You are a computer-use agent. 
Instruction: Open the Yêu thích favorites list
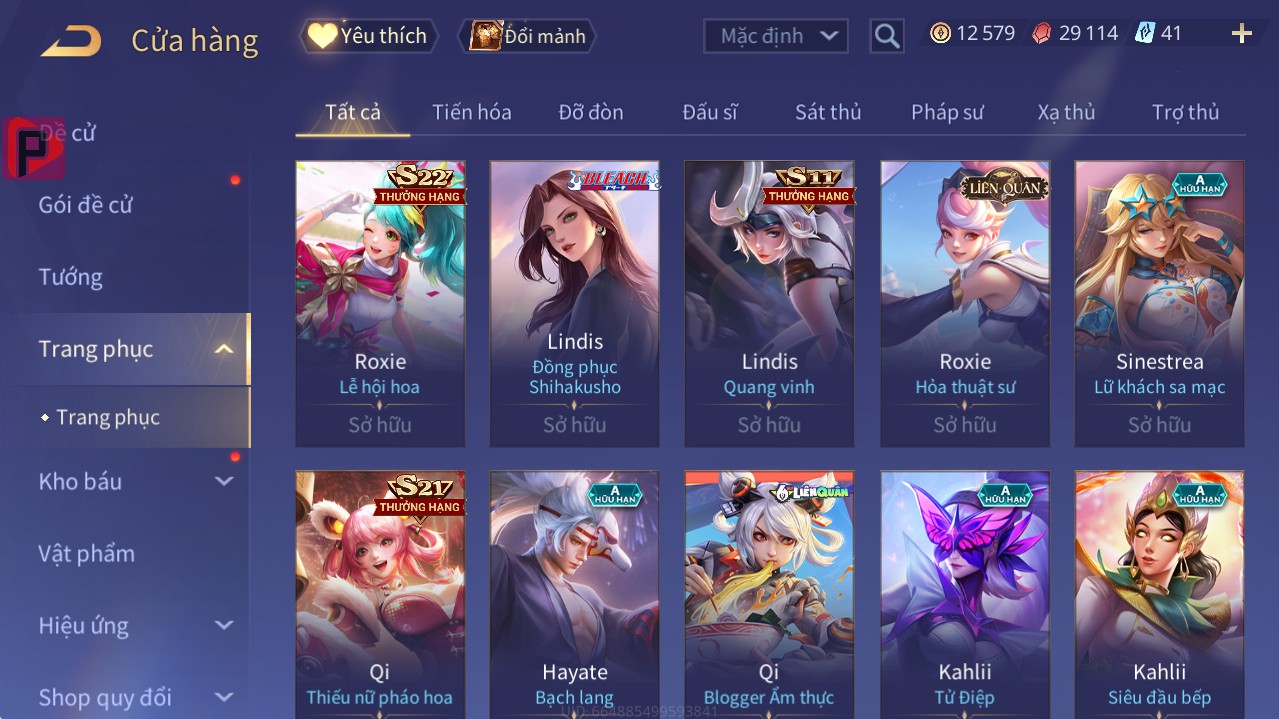[x=369, y=36]
